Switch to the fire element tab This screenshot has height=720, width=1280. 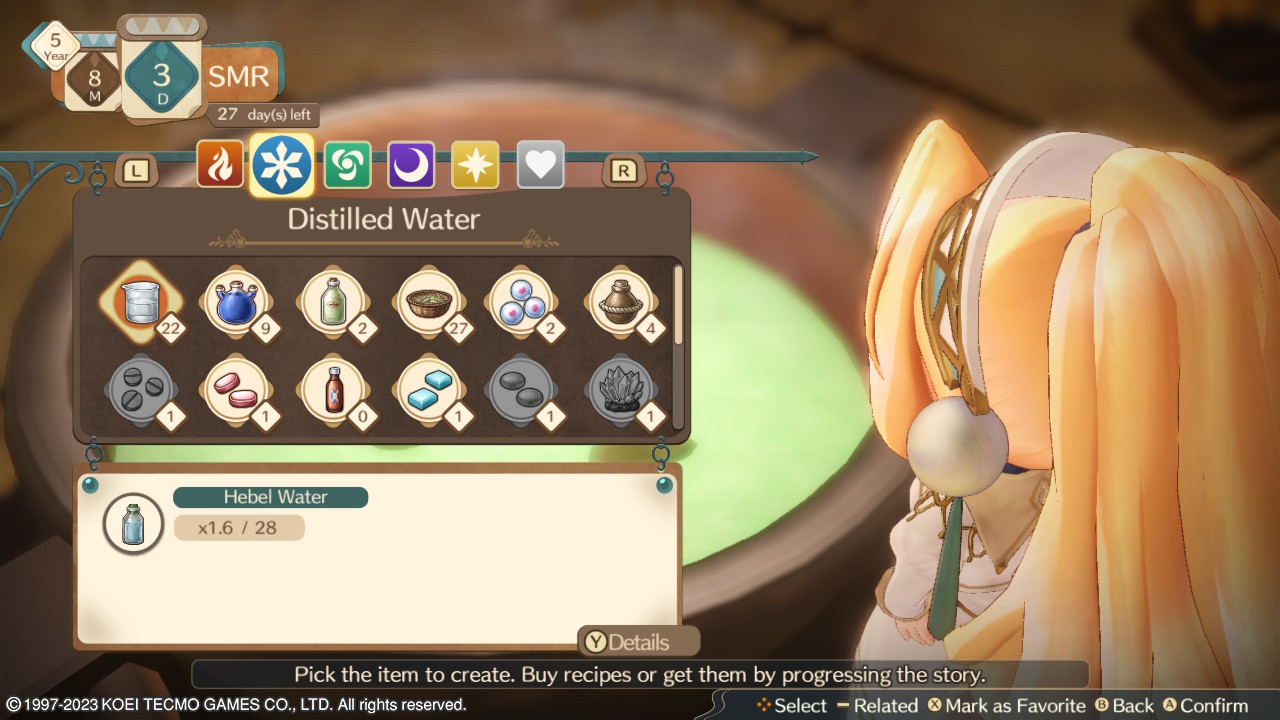click(220, 165)
